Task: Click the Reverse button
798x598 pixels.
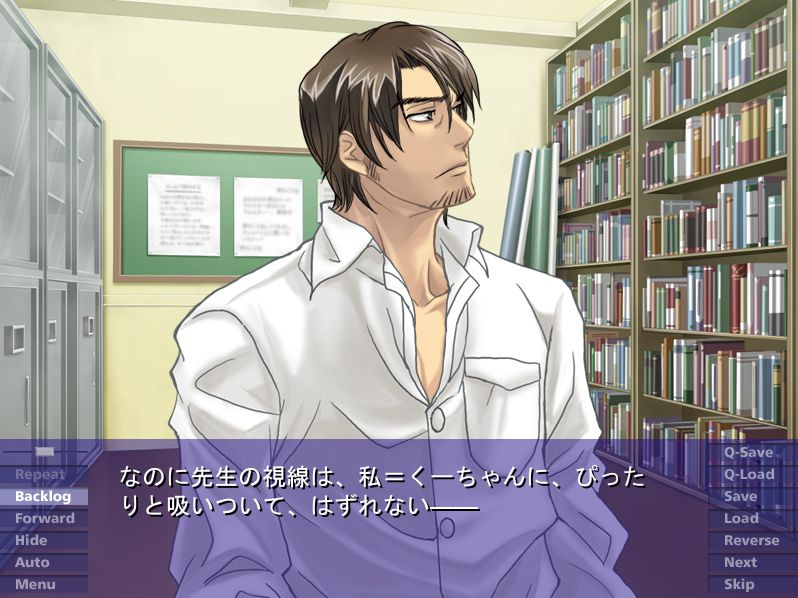Action: pyautogui.click(x=751, y=541)
